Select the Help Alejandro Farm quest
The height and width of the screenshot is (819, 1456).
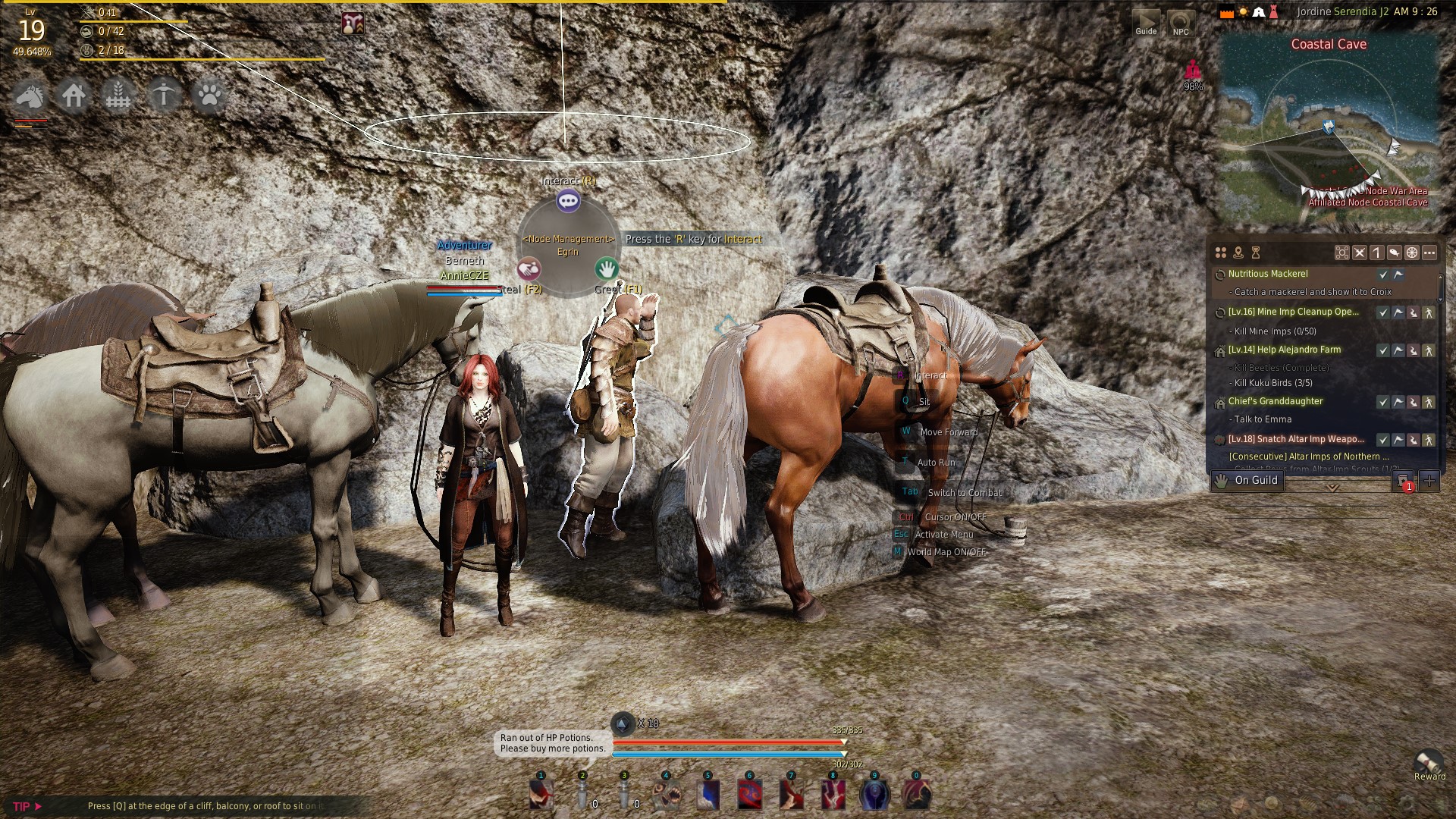tap(1284, 350)
